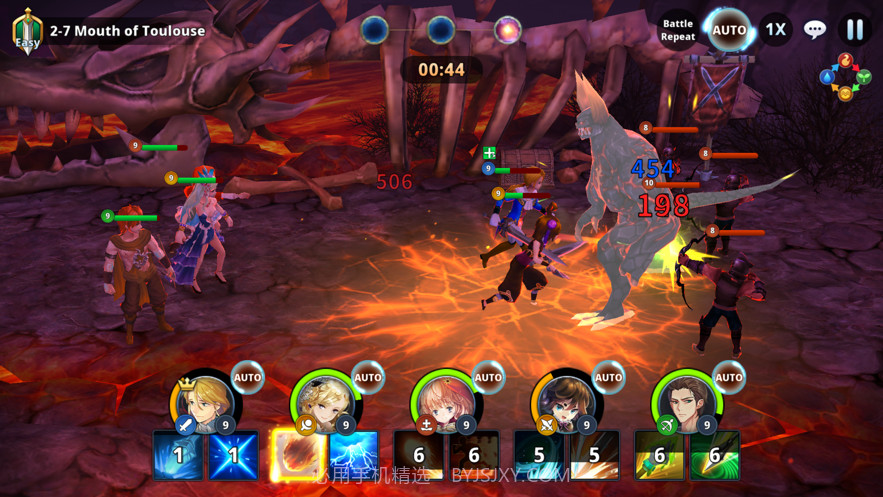Select the crowned blond knight portrait
The image size is (883, 497).
204,401
